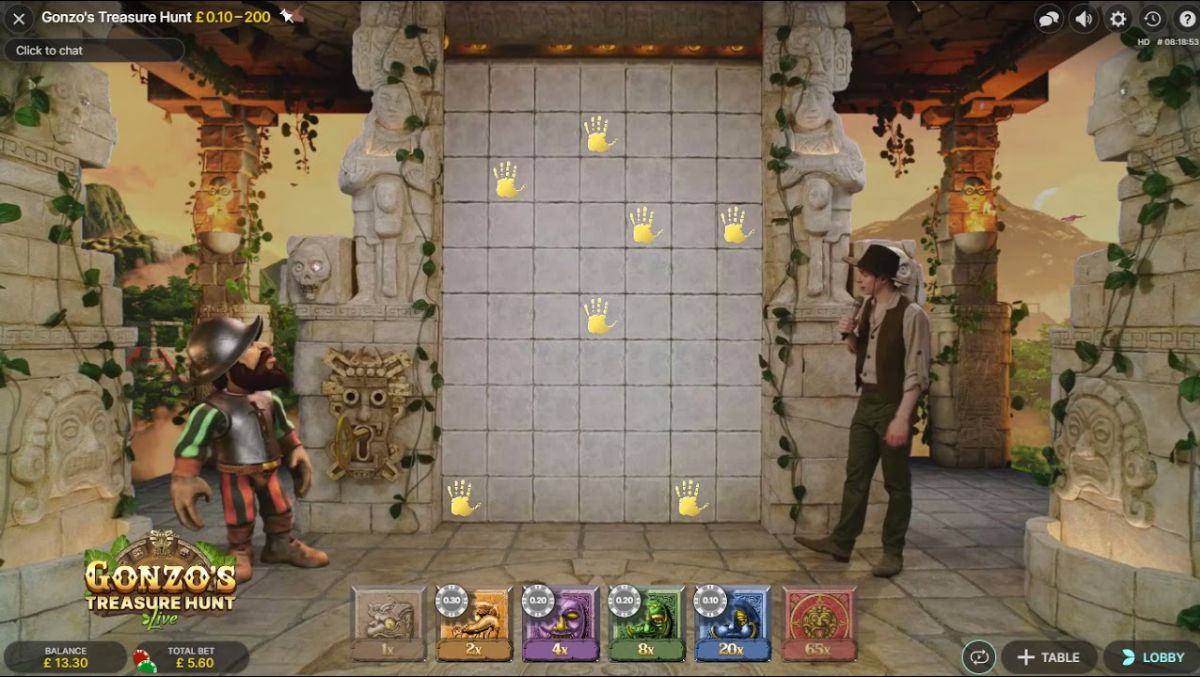Choose the purple 4x stone bet
This screenshot has height=677, width=1200.
pos(561,622)
